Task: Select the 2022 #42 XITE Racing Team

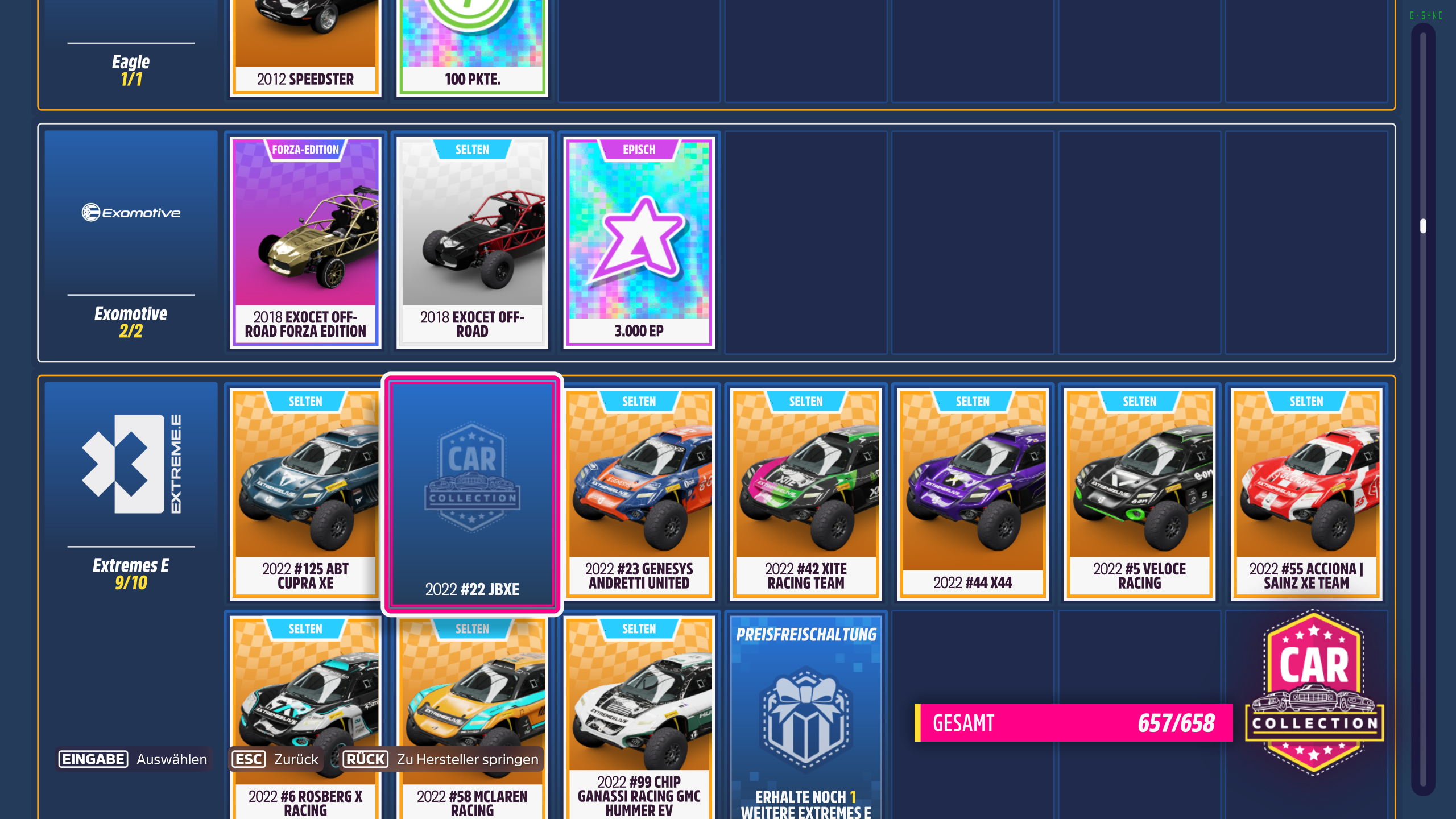Action: 805,492
